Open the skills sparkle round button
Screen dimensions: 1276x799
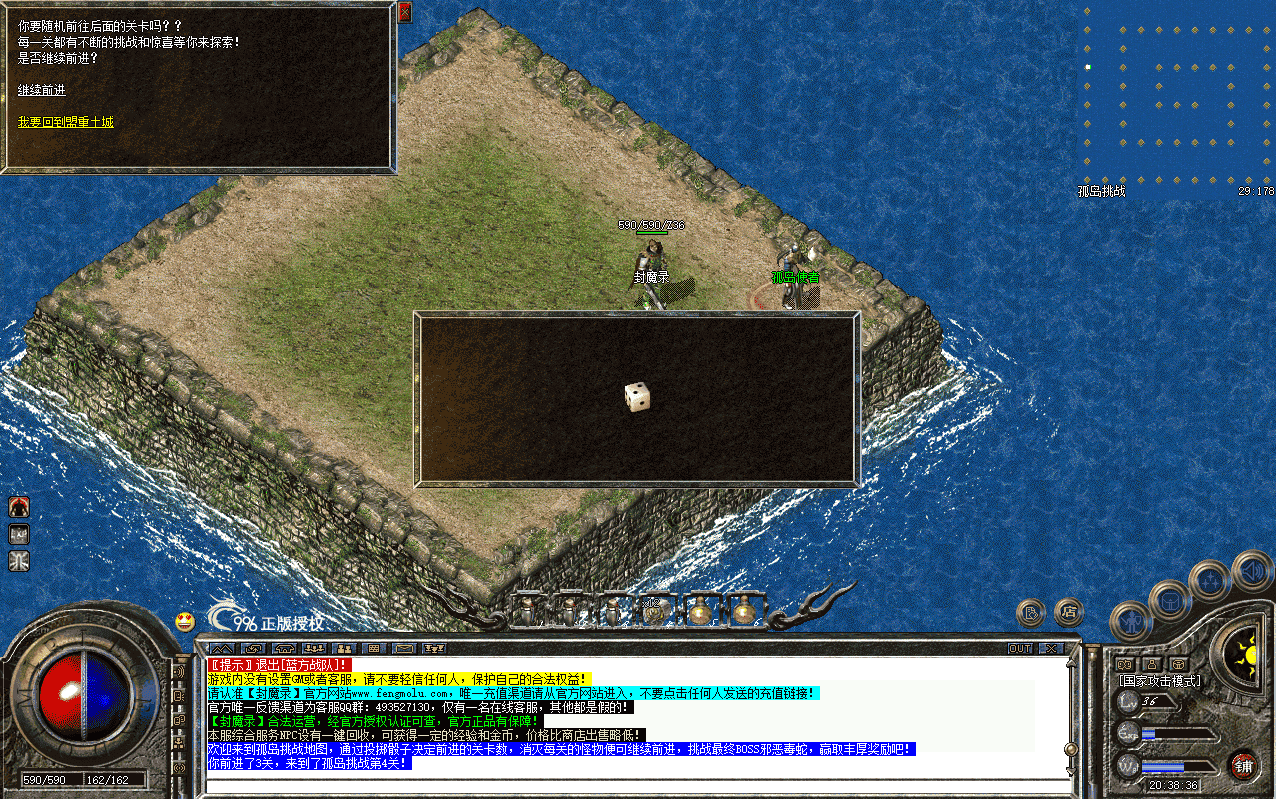(1211, 580)
